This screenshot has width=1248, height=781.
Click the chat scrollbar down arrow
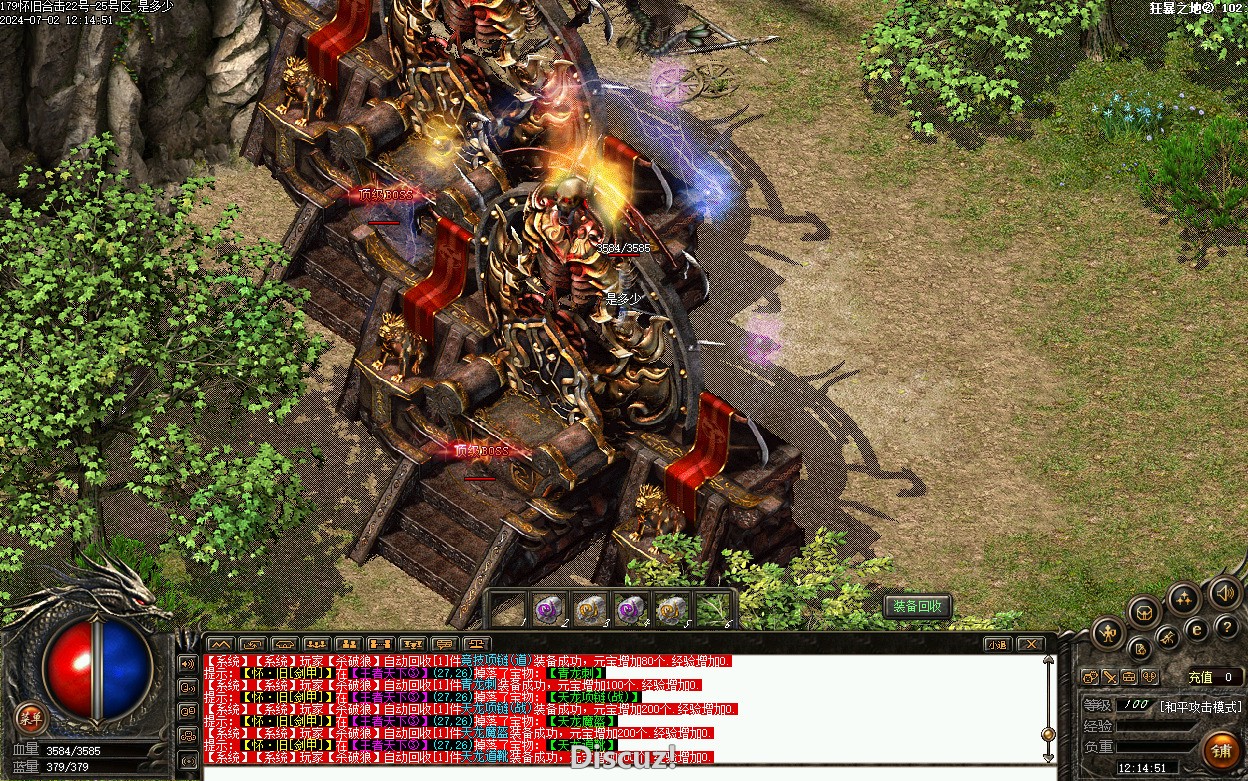click(1048, 758)
